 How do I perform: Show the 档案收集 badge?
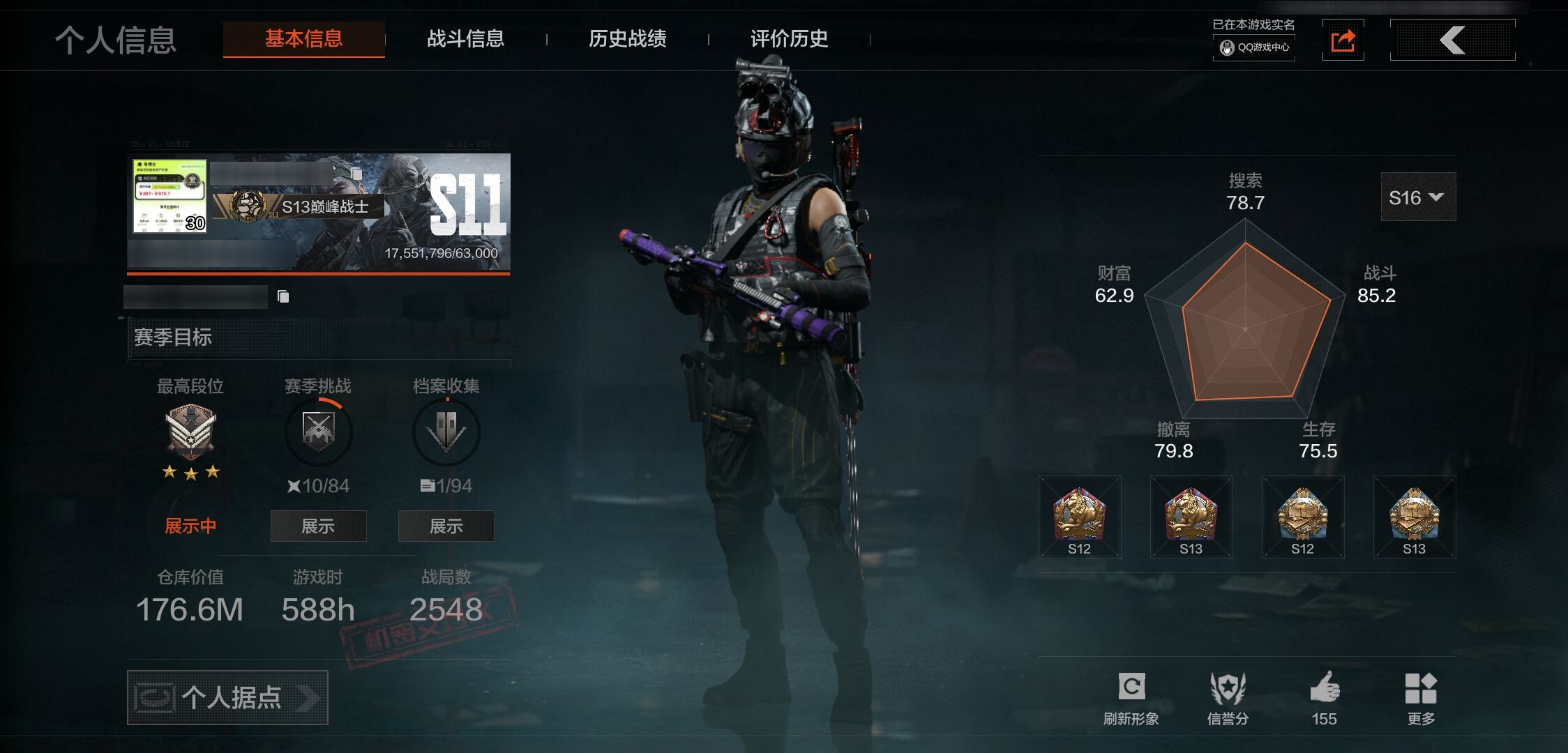coord(446,526)
